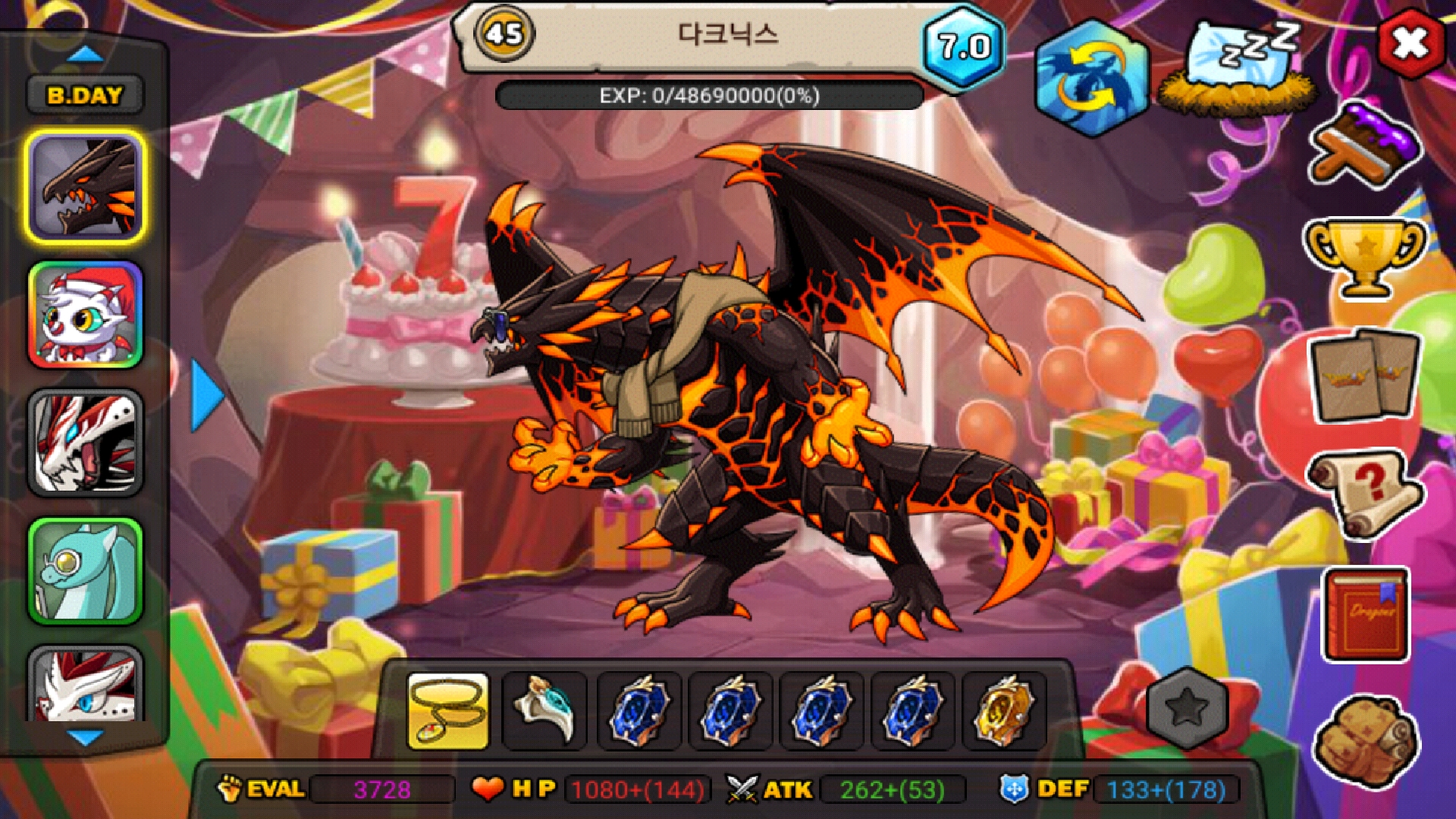This screenshot has height=819, width=1456.
Task: Select the necklace equipment slot
Action: coord(448,711)
